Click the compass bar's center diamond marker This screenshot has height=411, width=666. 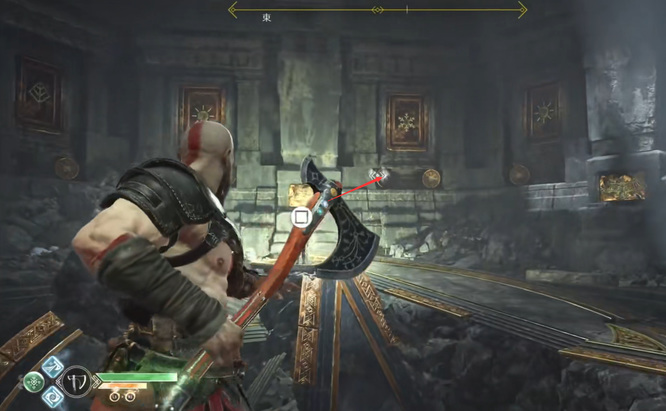377,10
